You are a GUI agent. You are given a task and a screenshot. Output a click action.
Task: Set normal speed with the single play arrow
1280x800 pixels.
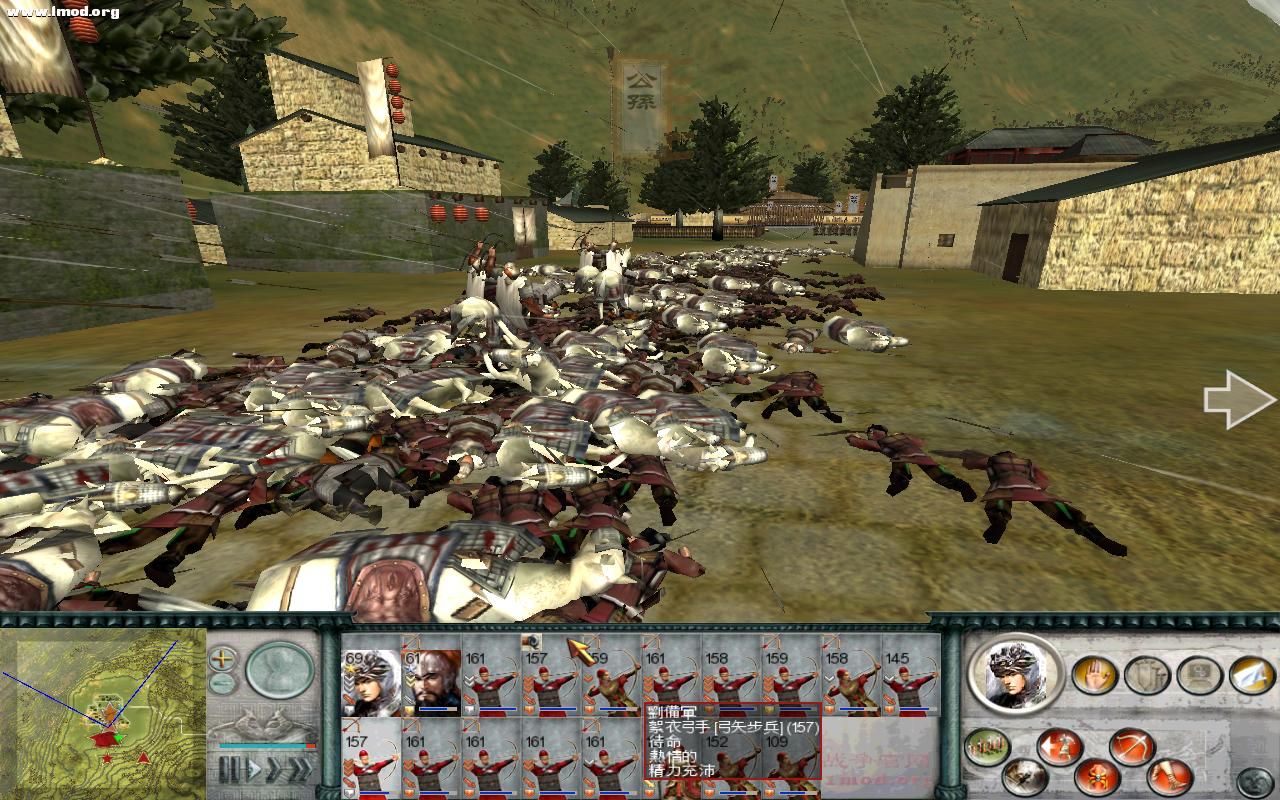[253, 767]
